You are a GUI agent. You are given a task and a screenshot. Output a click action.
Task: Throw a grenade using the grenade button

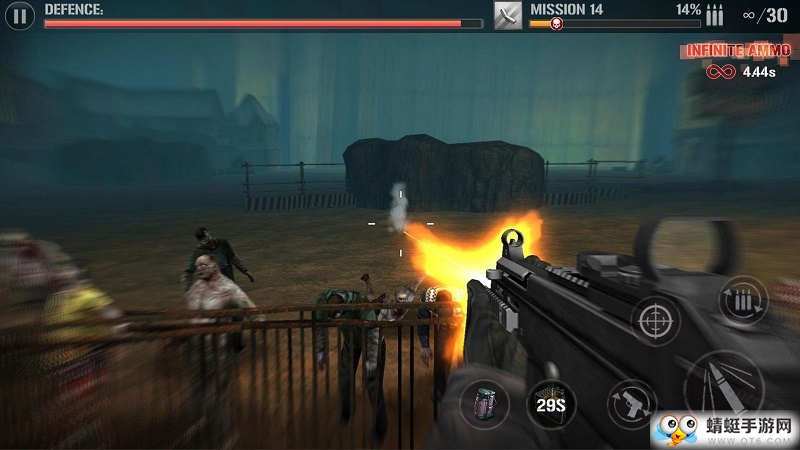pyautogui.click(x=485, y=404)
